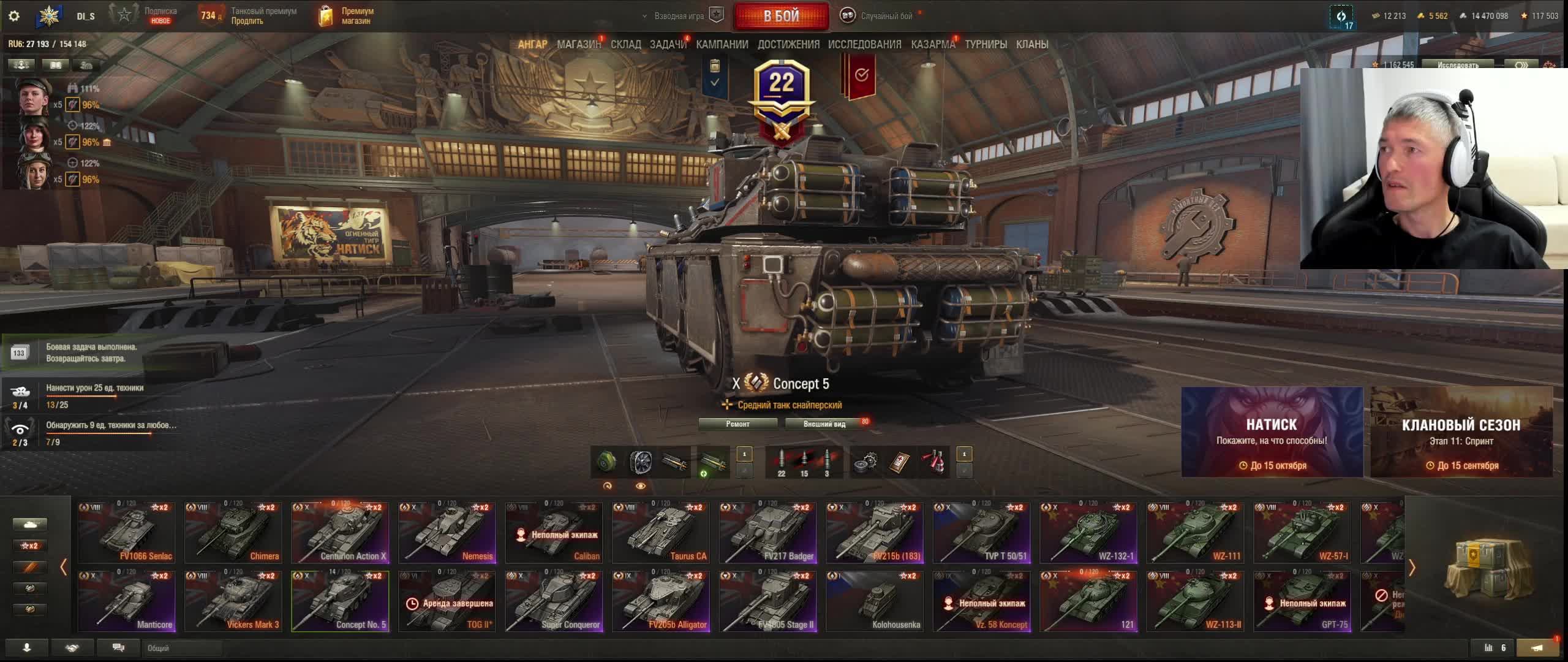The image size is (1568, 662).
Task: Open the КЛАНОВЫЙ СЕЗОН banner
Action: tap(1461, 432)
